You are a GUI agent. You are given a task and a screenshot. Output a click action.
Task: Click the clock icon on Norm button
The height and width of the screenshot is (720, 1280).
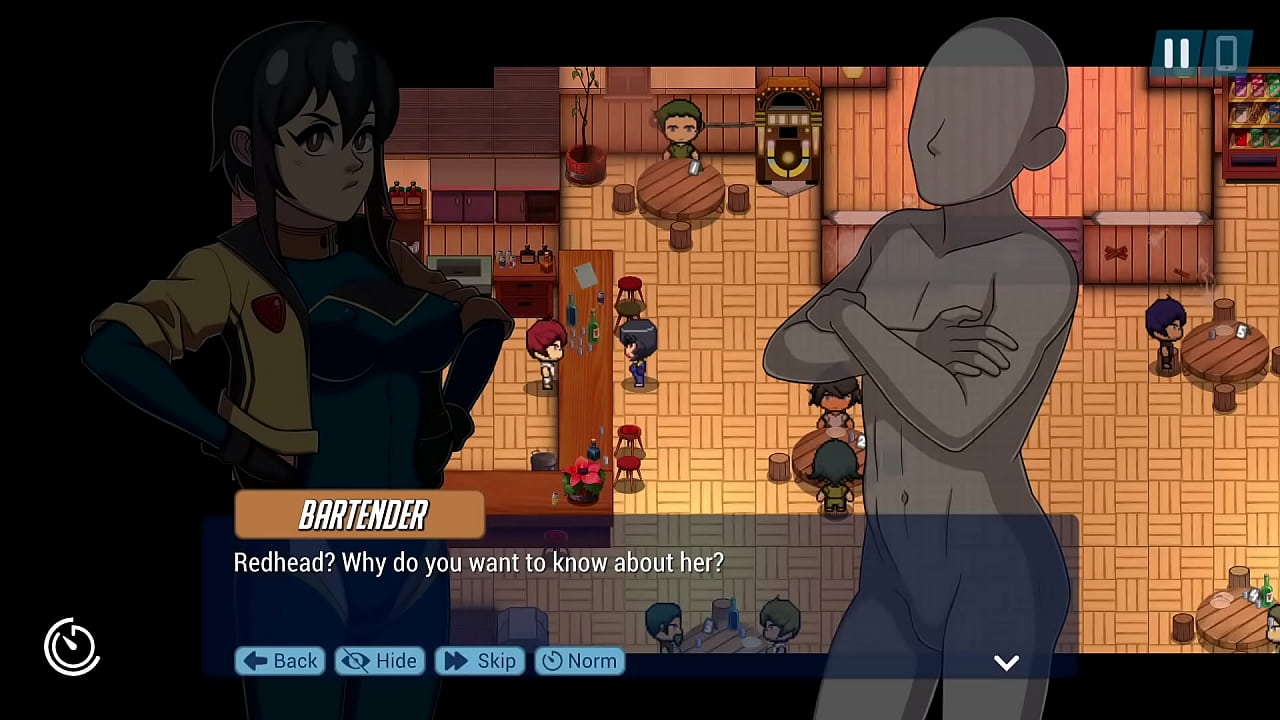[554, 661]
